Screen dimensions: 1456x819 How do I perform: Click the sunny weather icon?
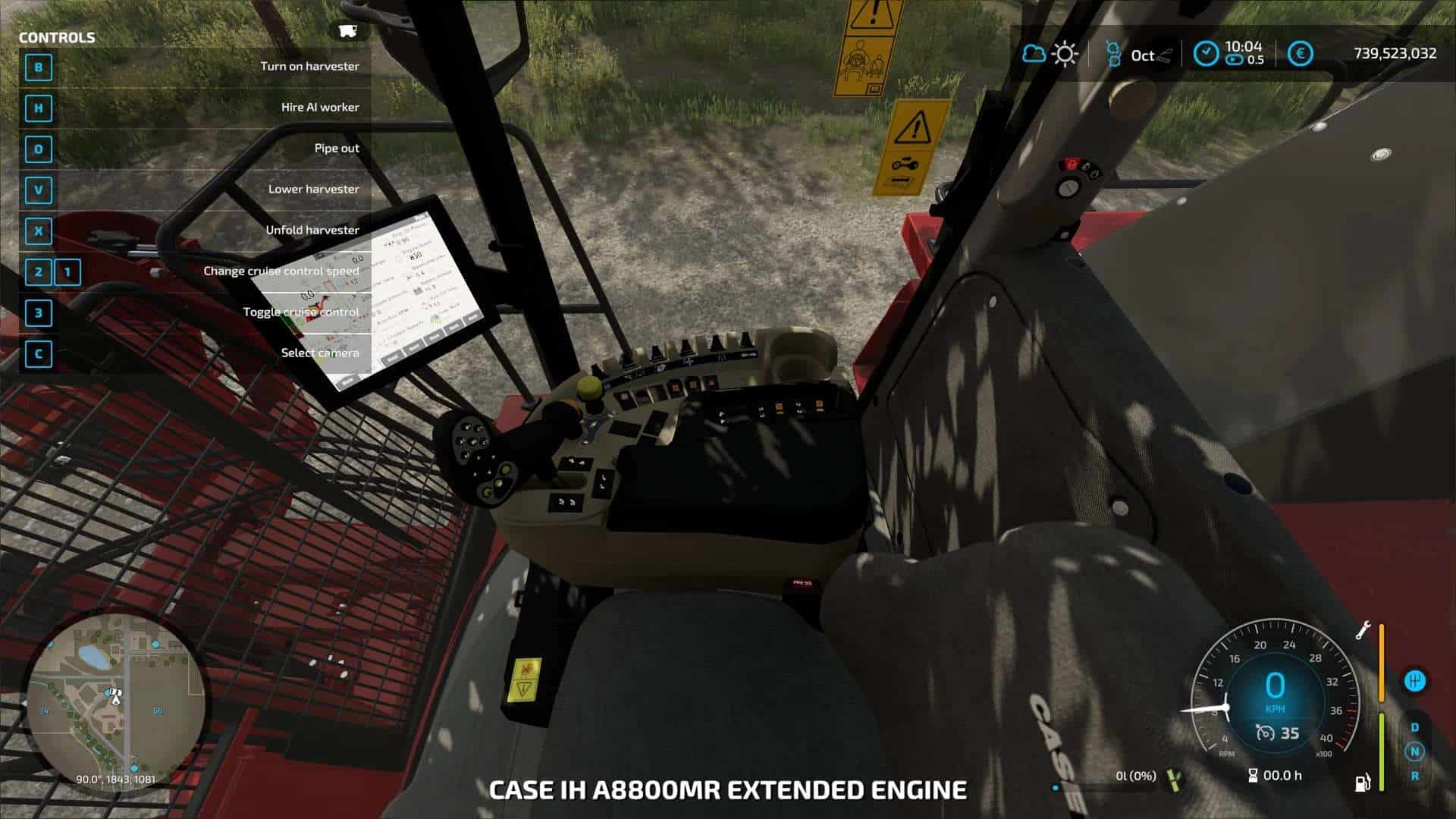coord(1064,53)
